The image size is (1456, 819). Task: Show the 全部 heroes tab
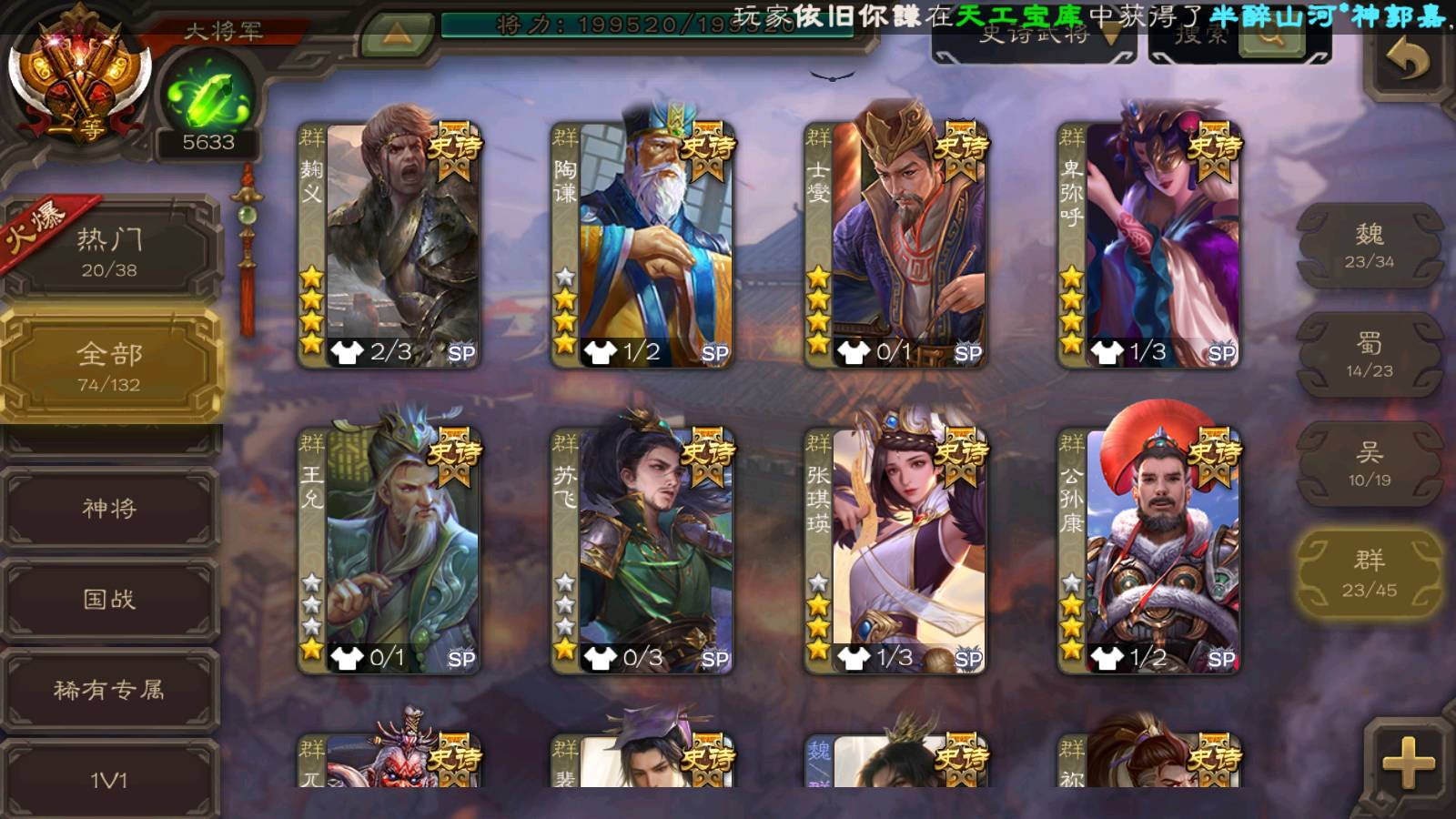pyautogui.click(x=110, y=366)
